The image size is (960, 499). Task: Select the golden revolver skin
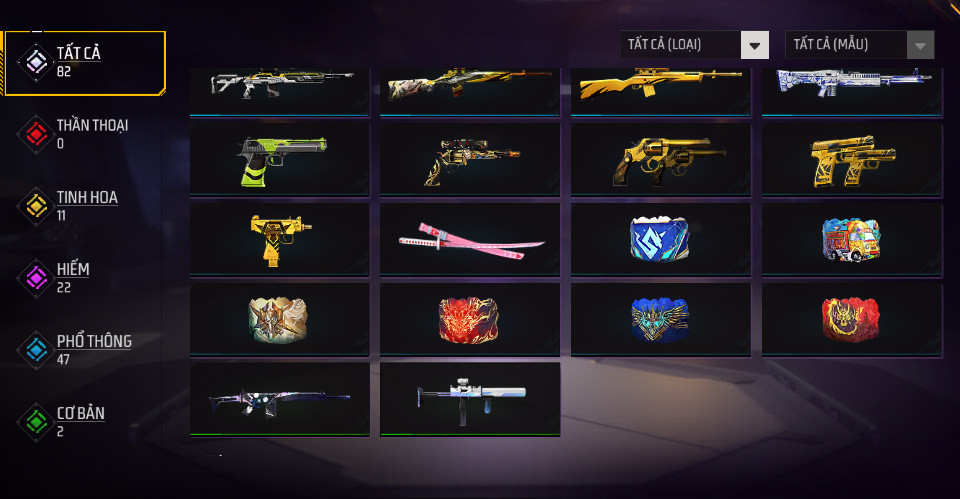660,160
